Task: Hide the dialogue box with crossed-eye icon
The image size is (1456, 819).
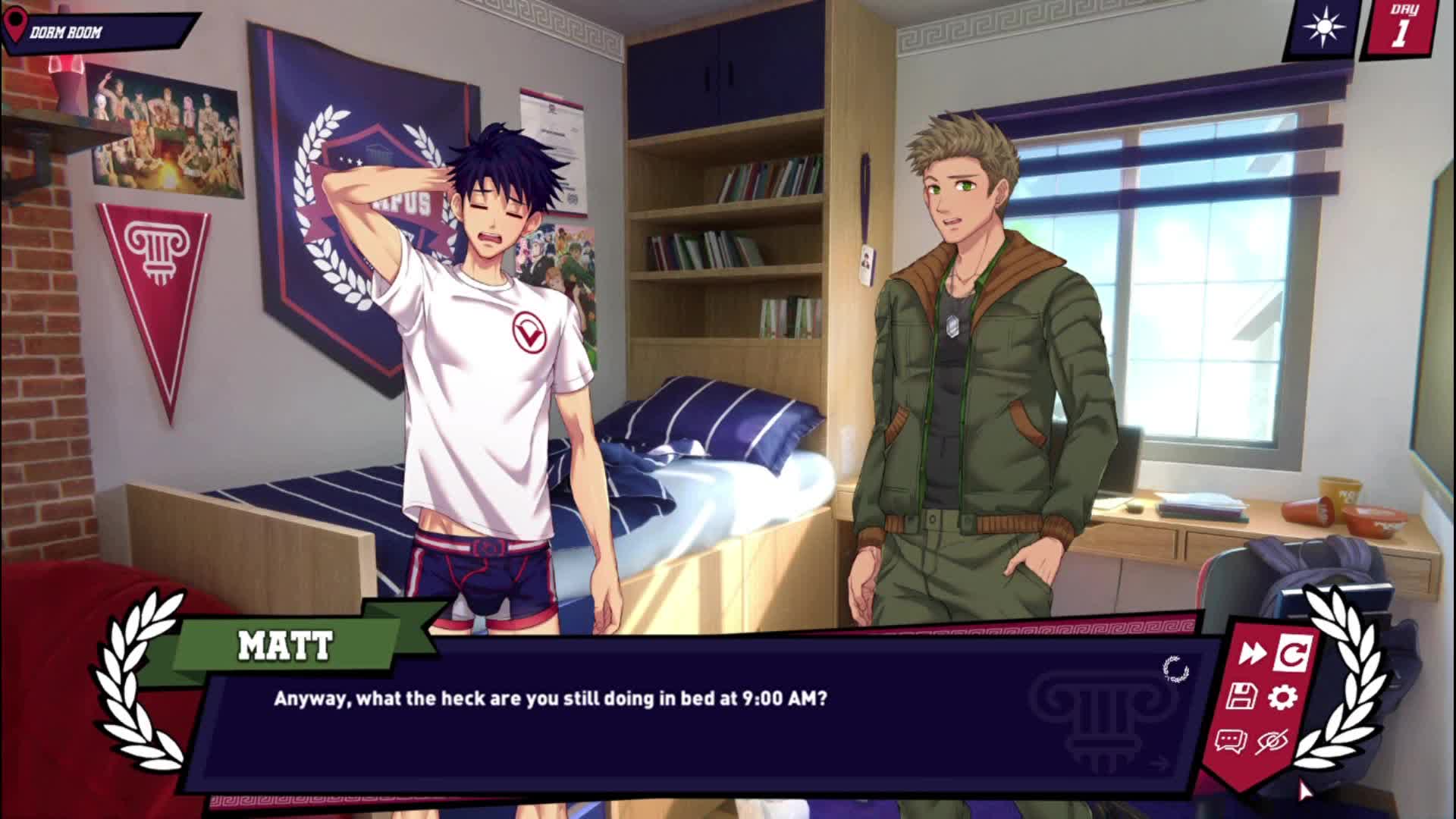Action: (1272, 741)
